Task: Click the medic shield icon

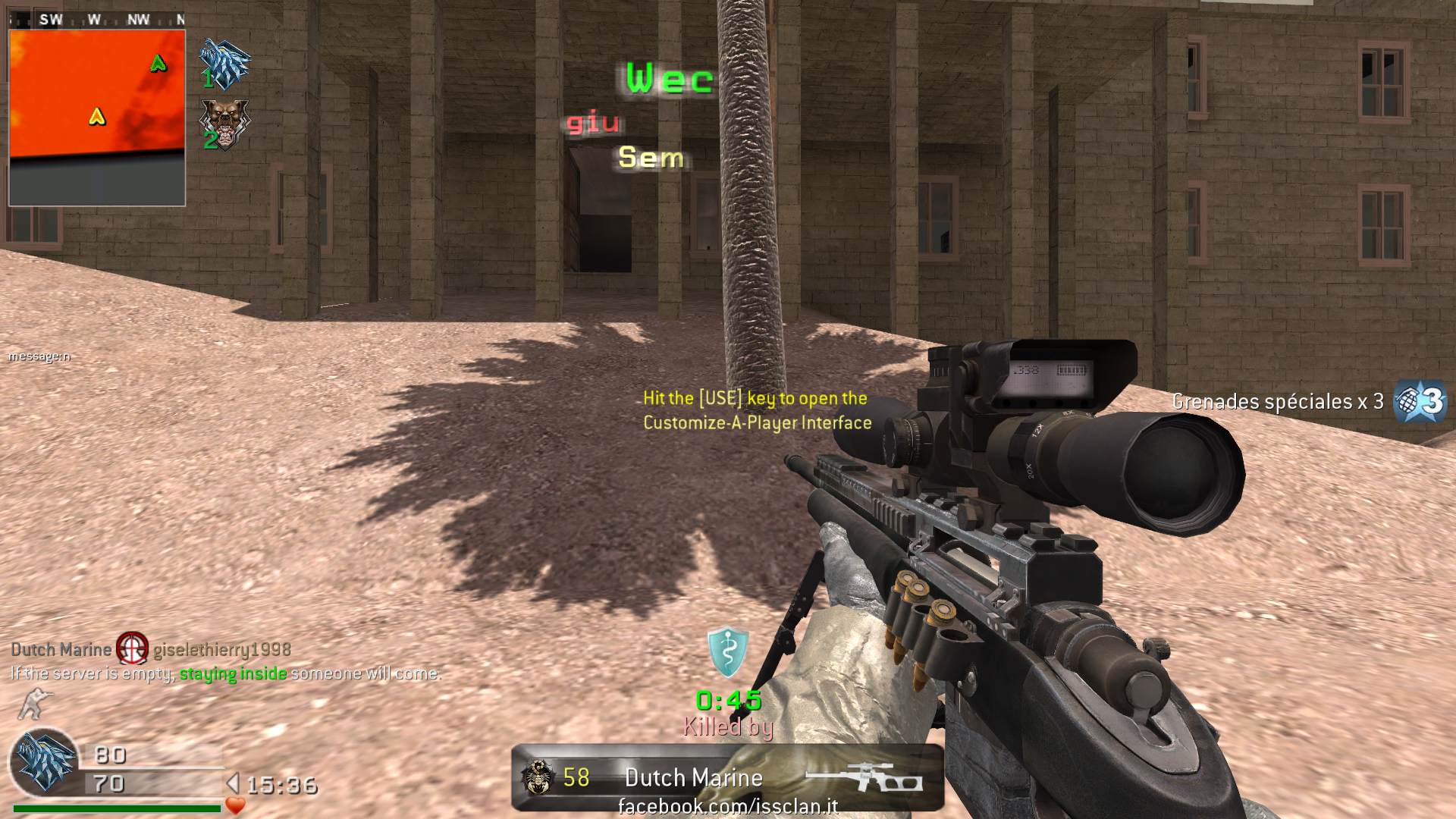Action: 728,652
